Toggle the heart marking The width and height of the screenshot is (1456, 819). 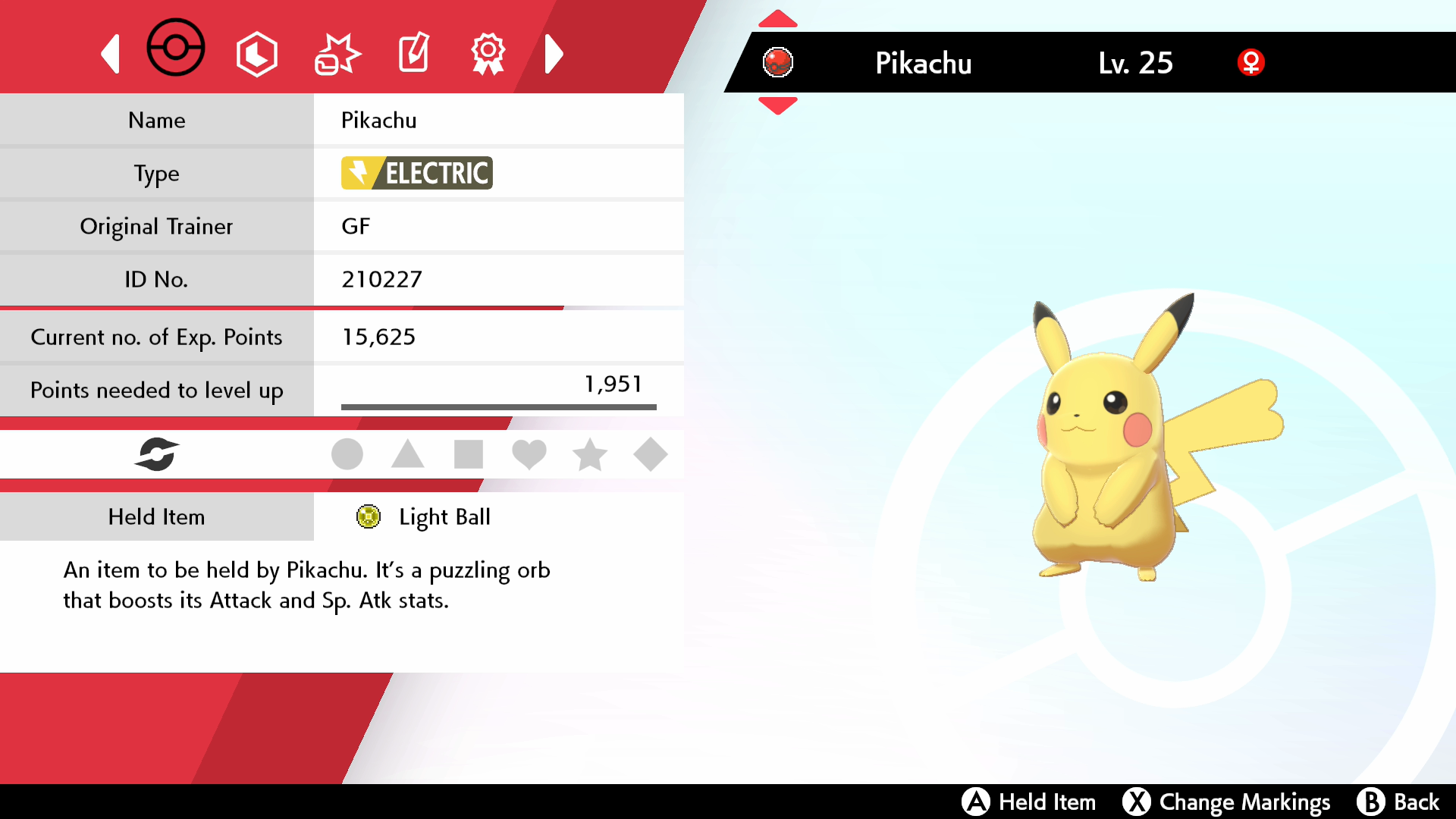point(529,454)
